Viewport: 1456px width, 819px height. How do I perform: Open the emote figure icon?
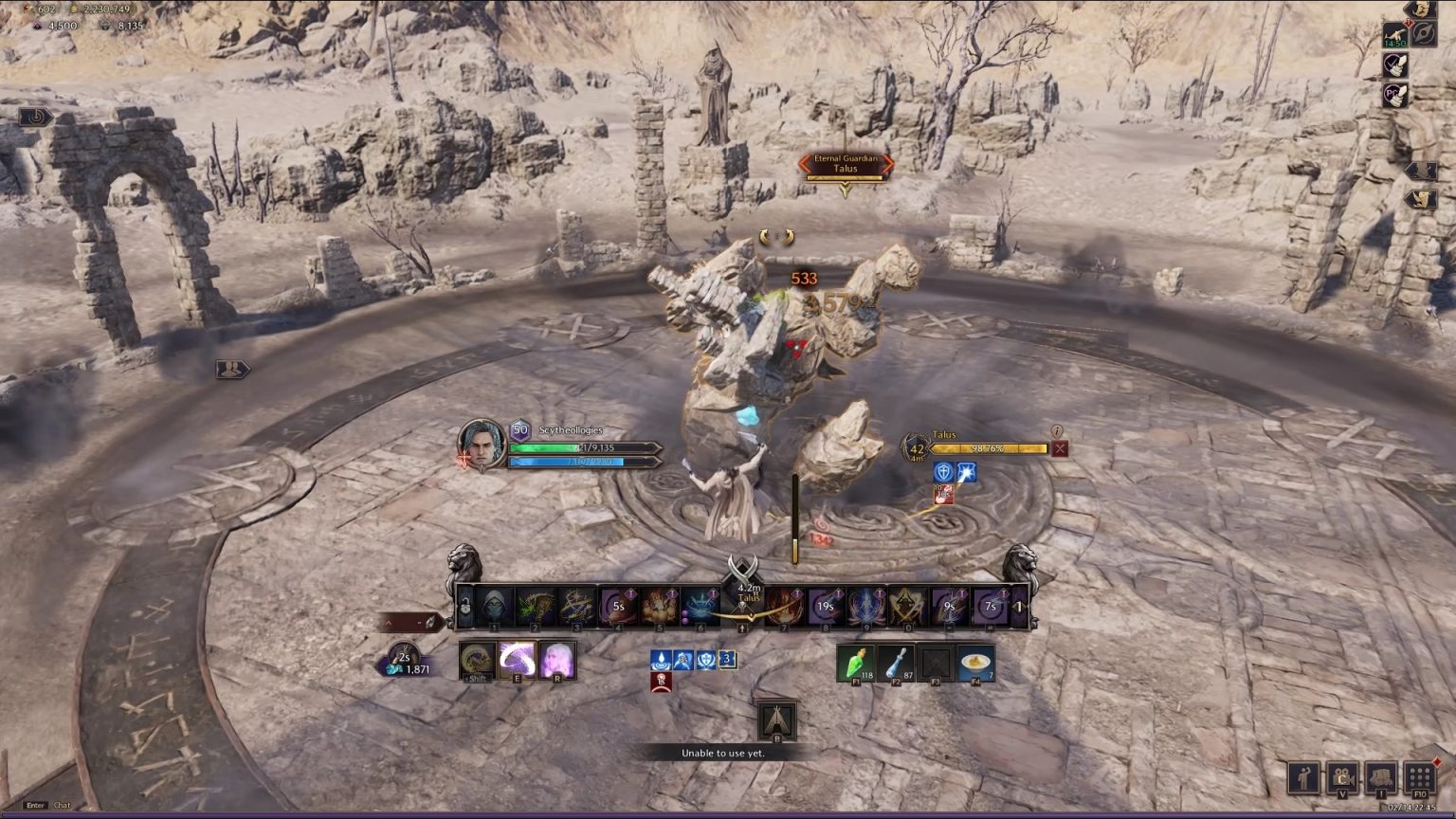[x=1305, y=778]
